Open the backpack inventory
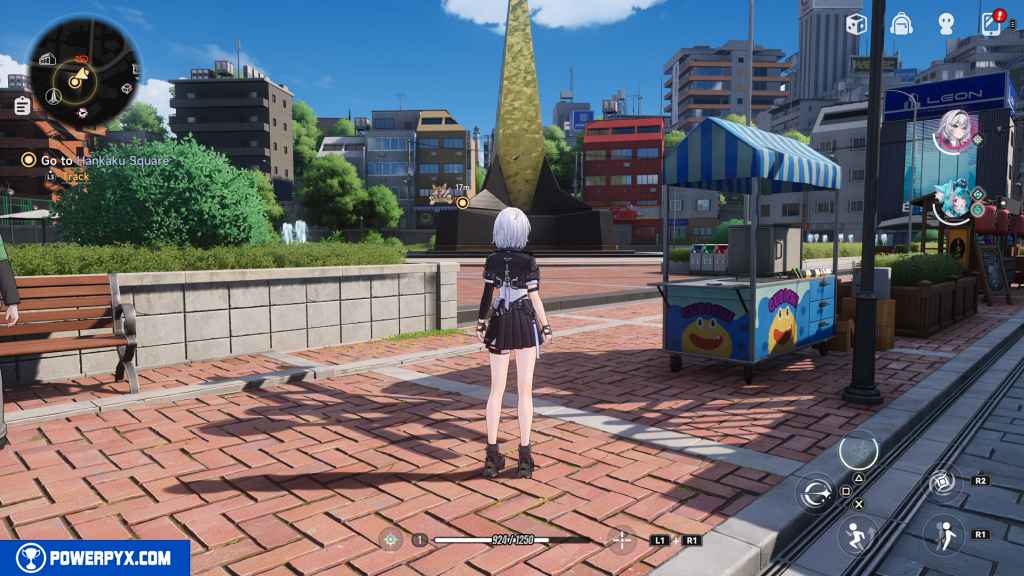This screenshot has width=1024, height=576. [x=901, y=23]
